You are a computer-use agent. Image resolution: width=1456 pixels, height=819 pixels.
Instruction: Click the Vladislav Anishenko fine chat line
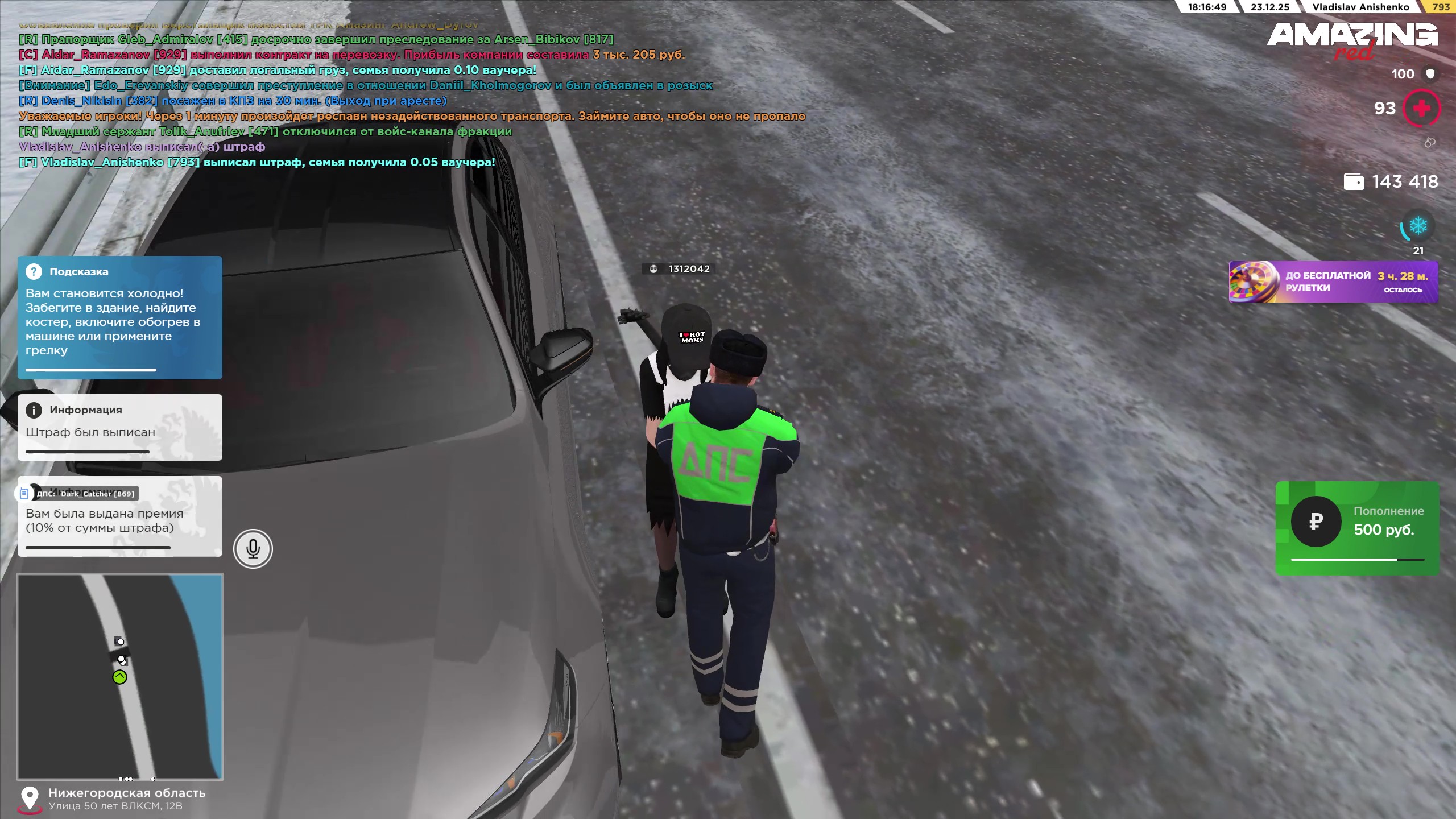[142, 147]
